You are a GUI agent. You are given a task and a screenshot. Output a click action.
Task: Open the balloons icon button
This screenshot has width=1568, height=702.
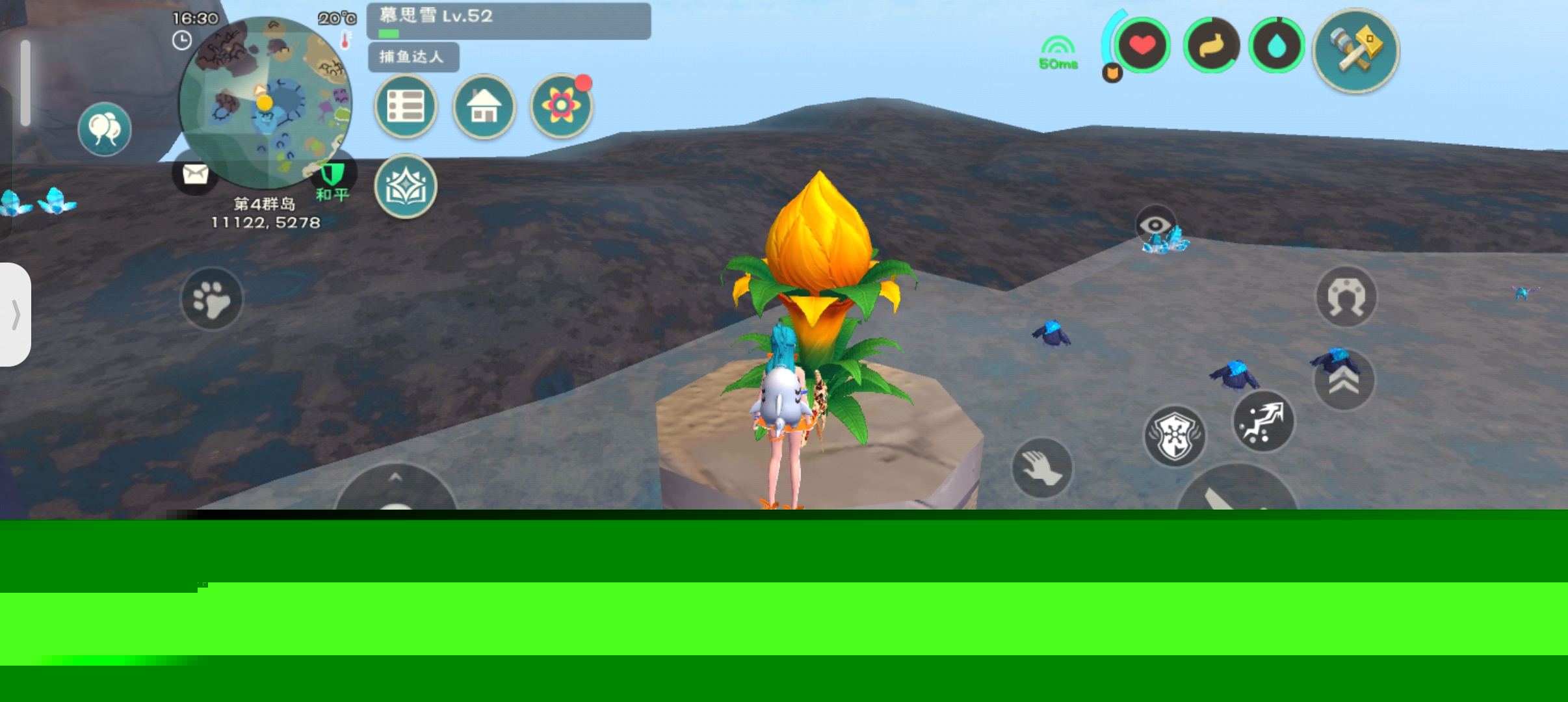(104, 129)
